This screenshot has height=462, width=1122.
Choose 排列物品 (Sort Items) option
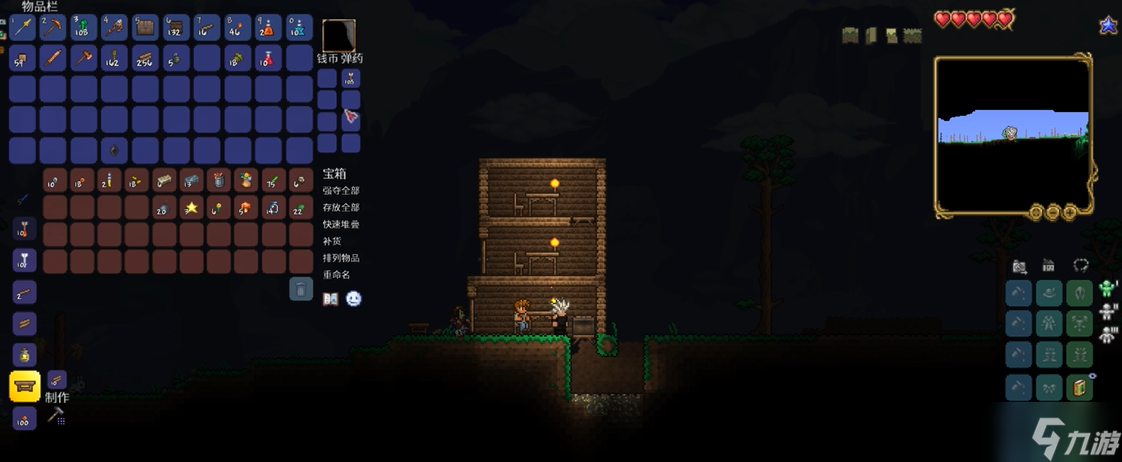(341, 258)
